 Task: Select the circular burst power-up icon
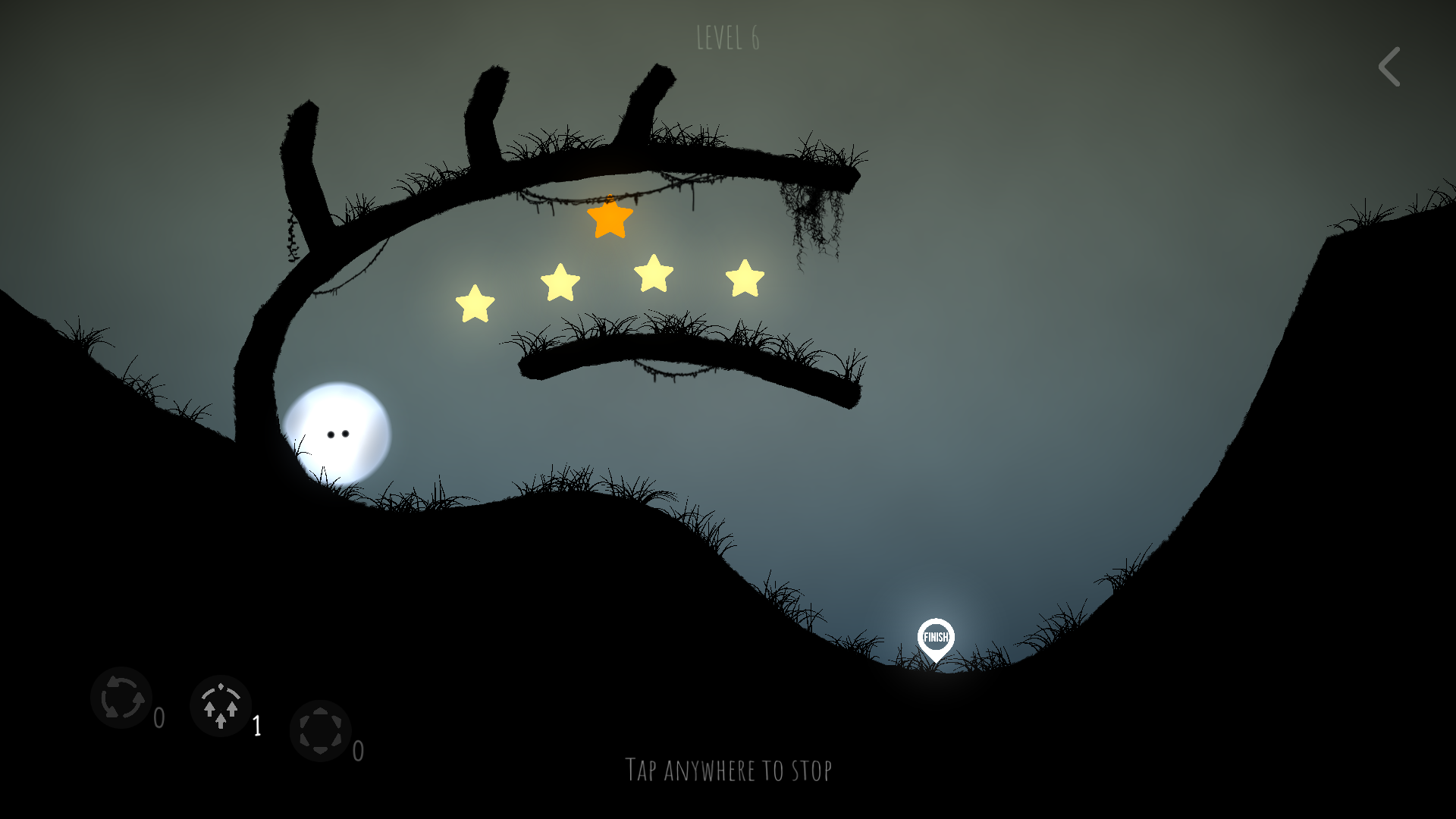pyautogui.click(x=322, y=733)
